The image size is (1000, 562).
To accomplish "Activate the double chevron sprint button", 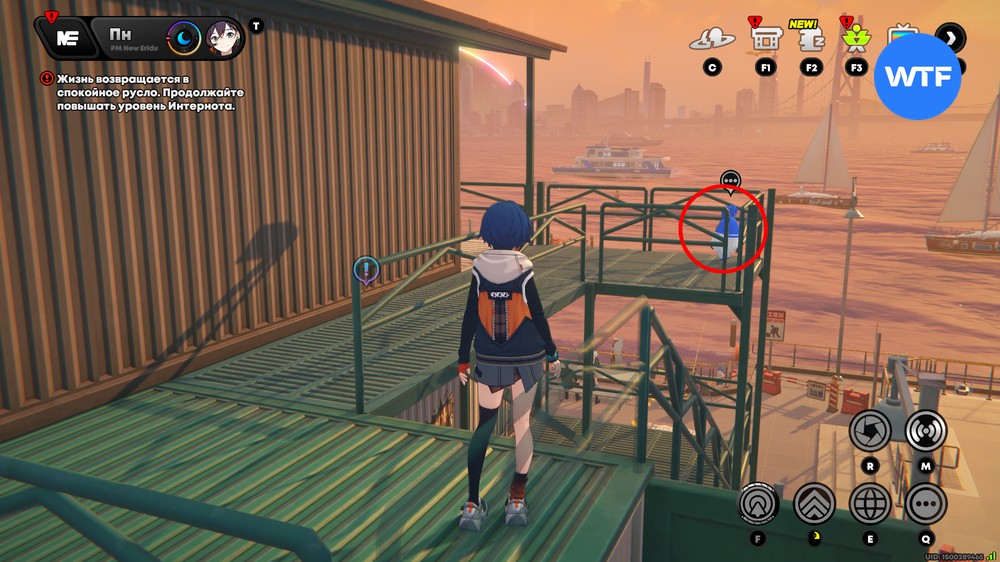I will pyautogui.click(x=815, y=504).
